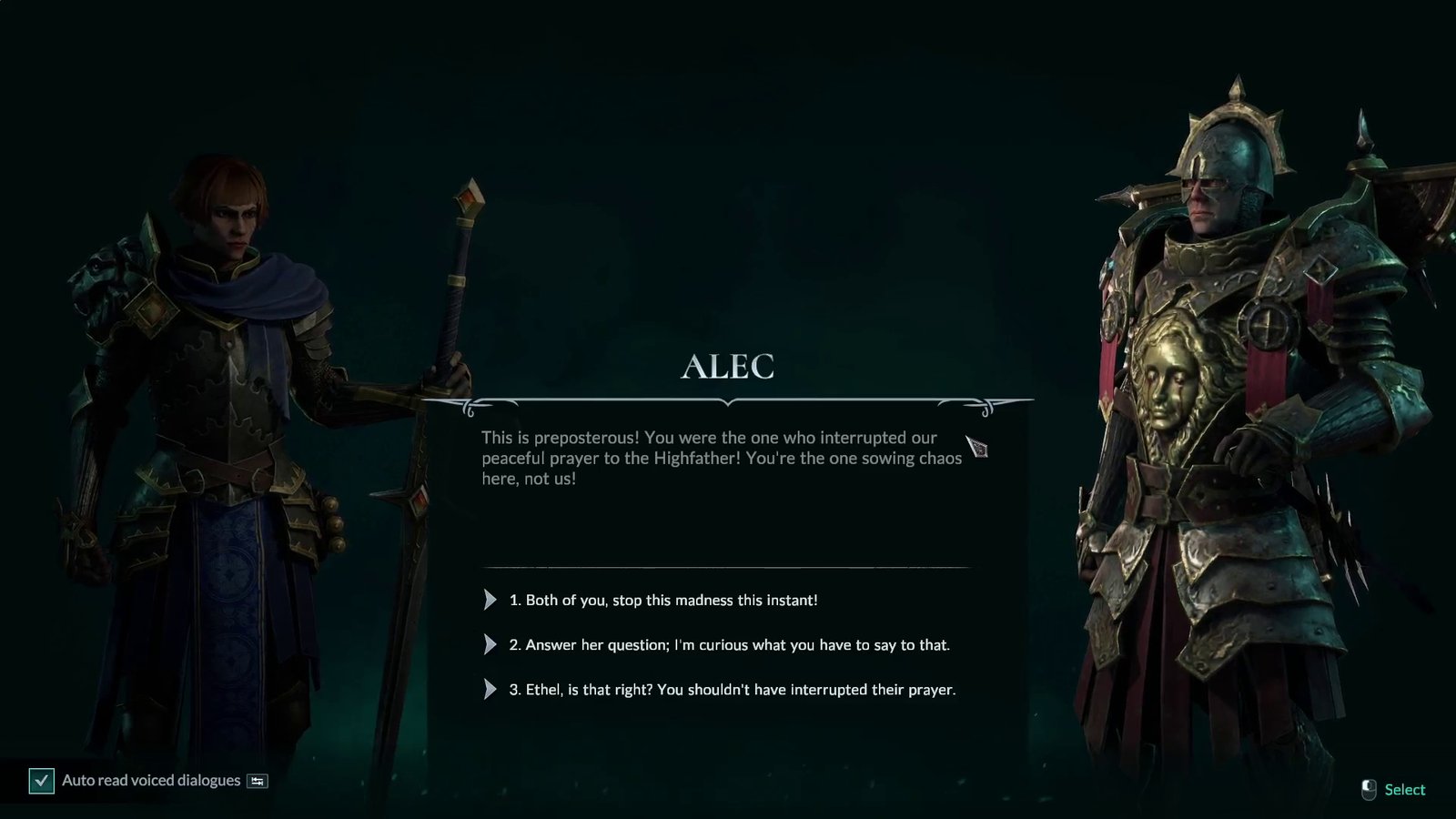Click the mouse icon next to Select prompt
The height and width of the screenshot is (819, 1456).
(1367, 789)
